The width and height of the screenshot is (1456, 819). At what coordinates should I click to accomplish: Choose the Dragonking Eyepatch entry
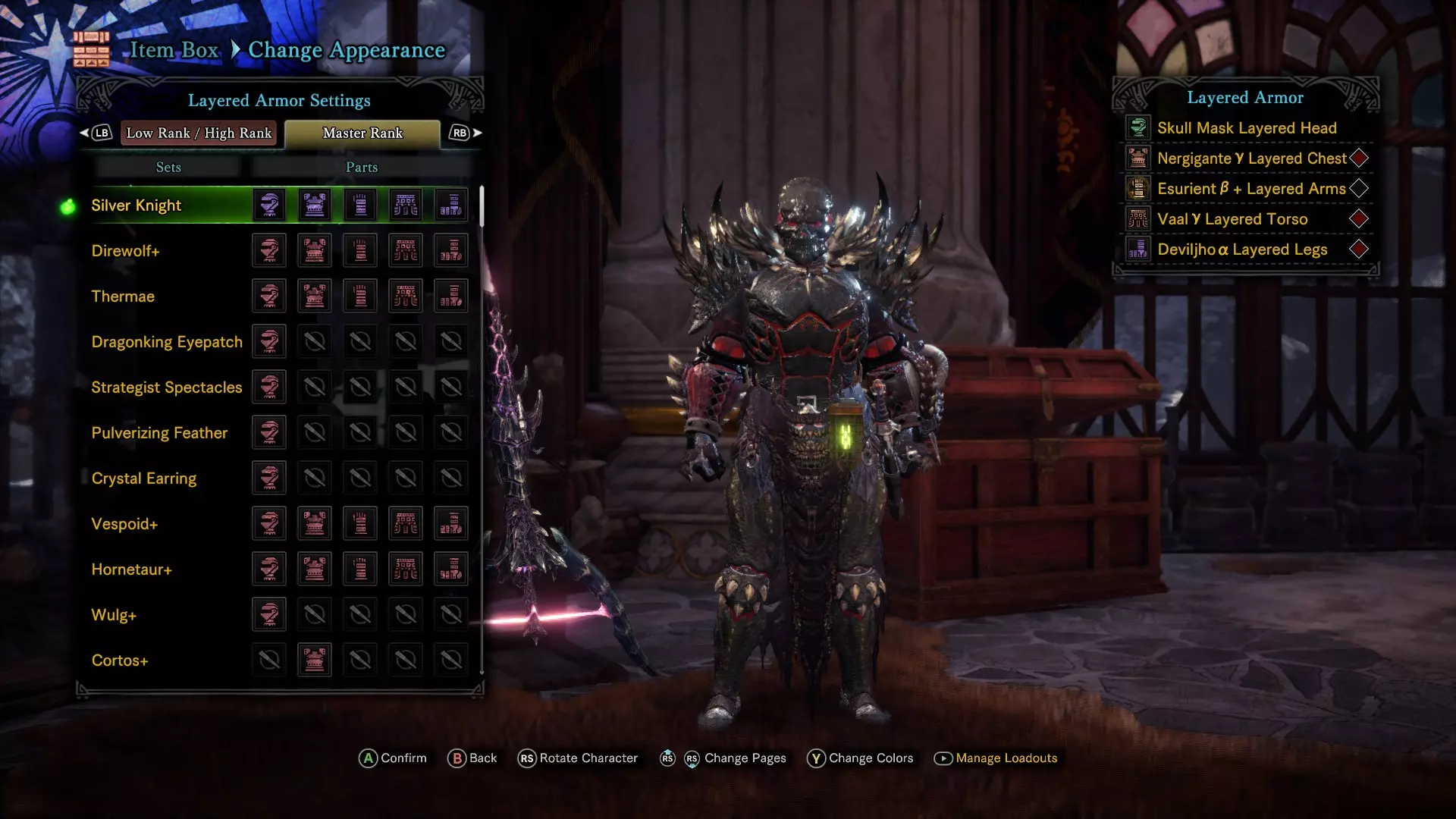pyautogui.click(x=167, y=342)
